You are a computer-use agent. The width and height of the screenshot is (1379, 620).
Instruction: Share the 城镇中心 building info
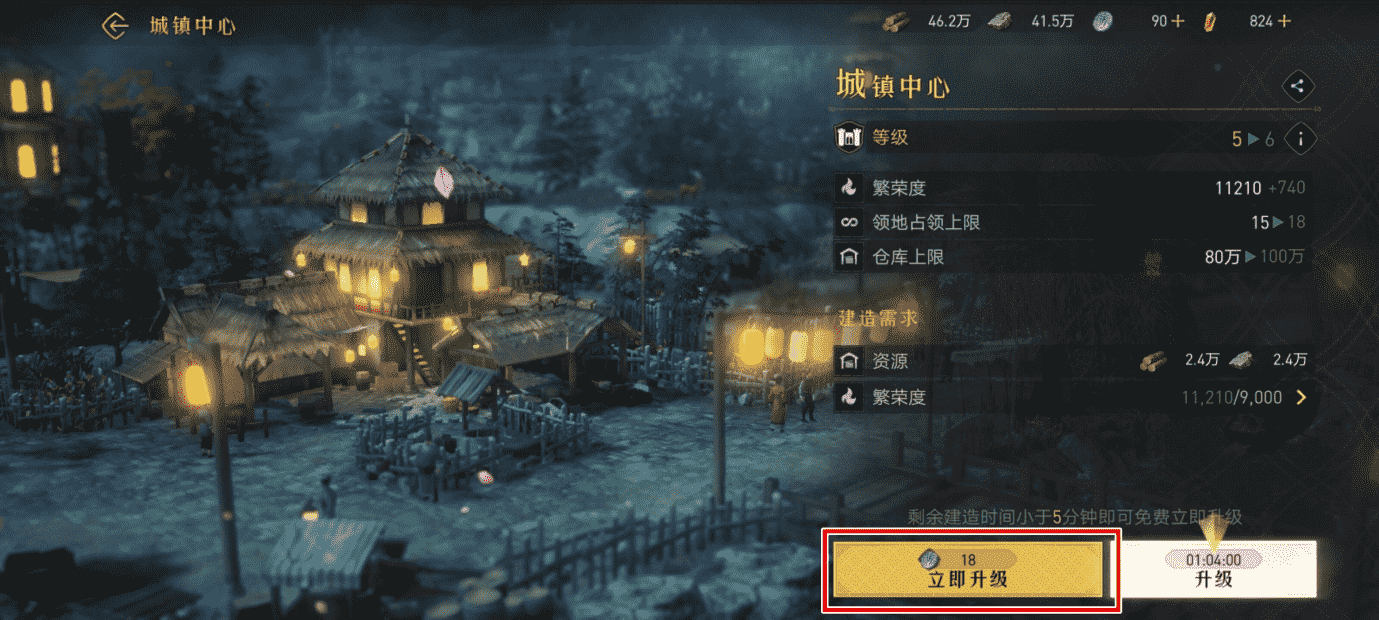click(x=1297, y=86)
